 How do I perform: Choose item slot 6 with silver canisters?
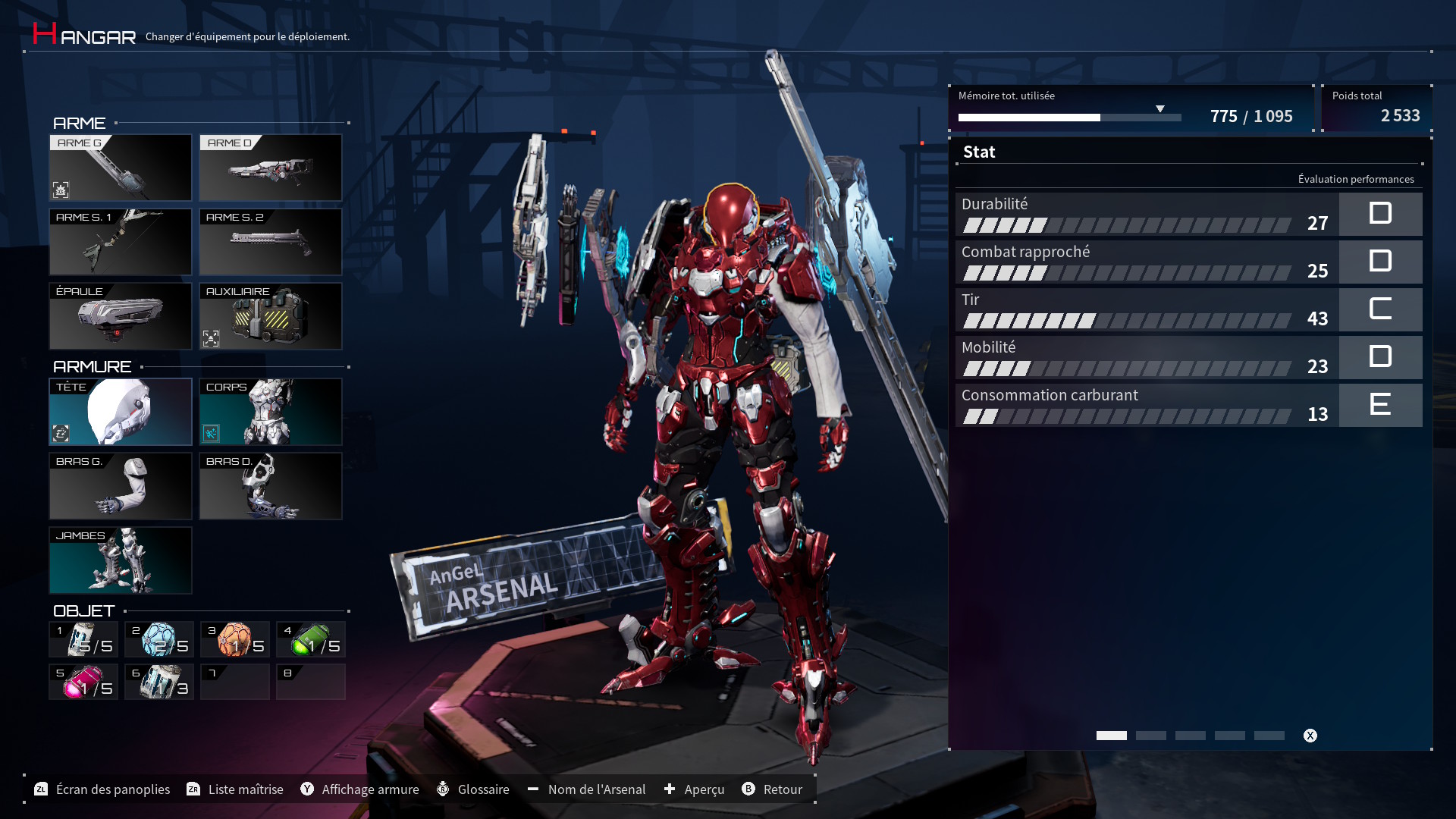point(159,682)
